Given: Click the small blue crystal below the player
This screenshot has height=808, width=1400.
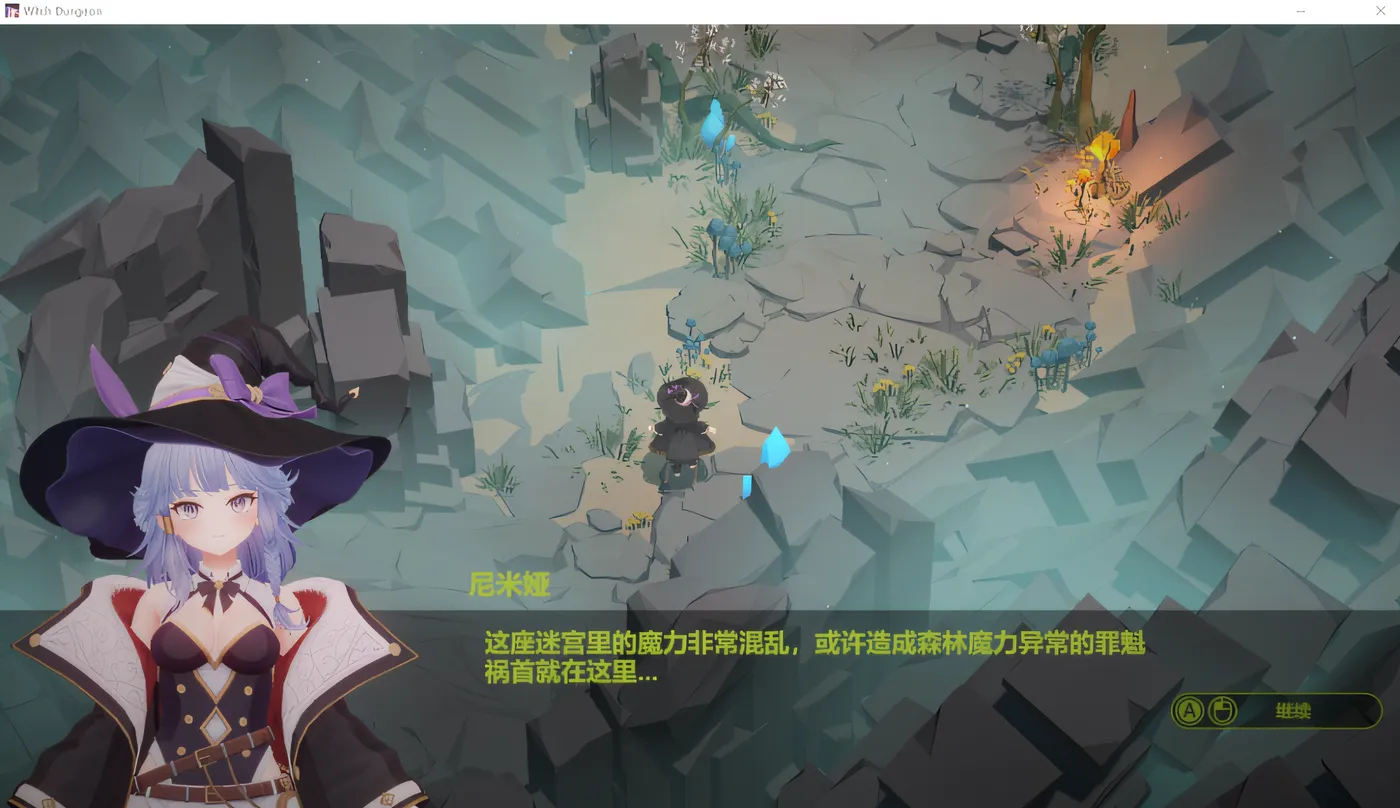Looking at the screenshot, I should (748, 487).
